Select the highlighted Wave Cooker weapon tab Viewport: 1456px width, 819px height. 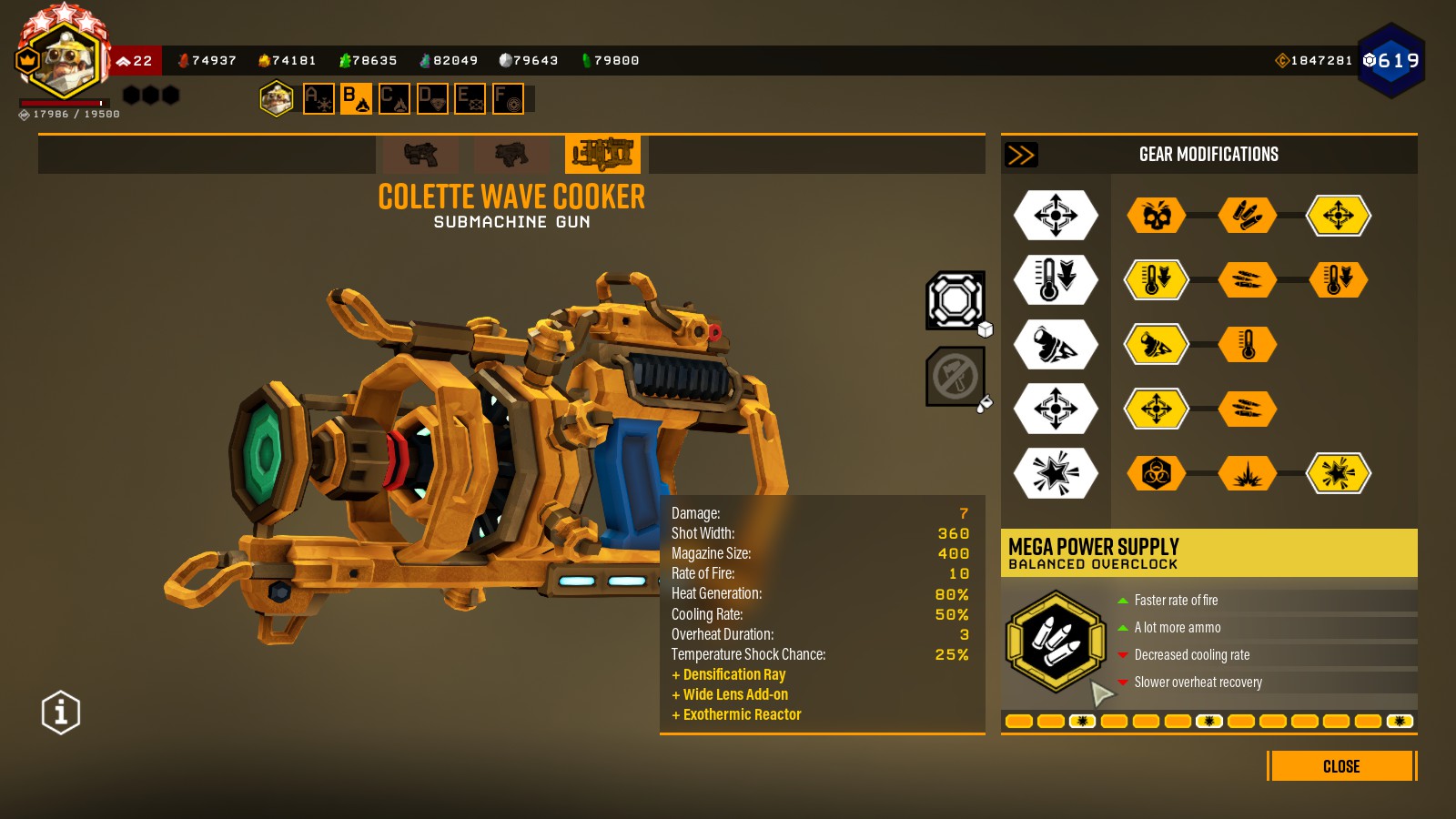(602, 154)
